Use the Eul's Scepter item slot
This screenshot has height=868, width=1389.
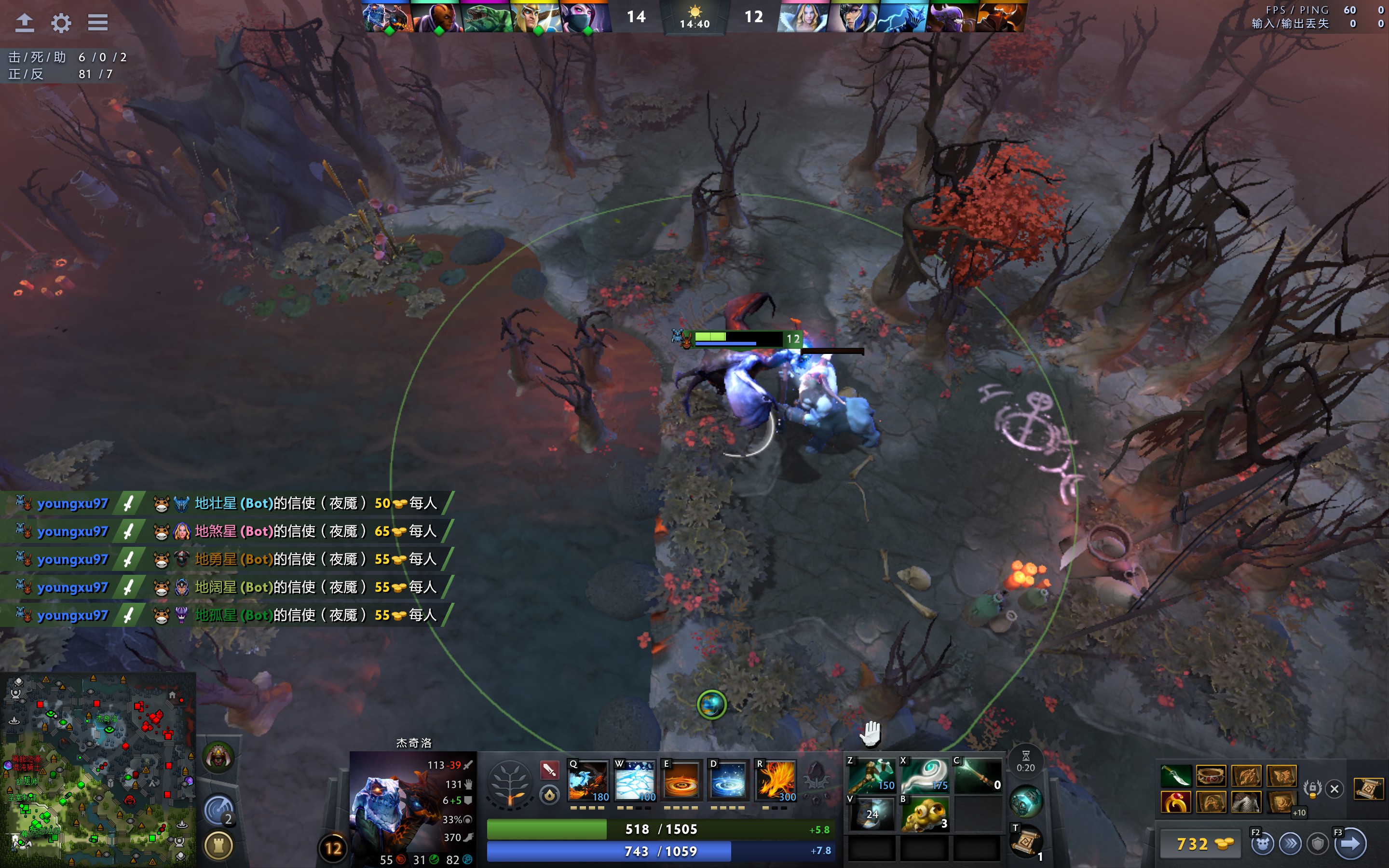[x=925, y=775]
